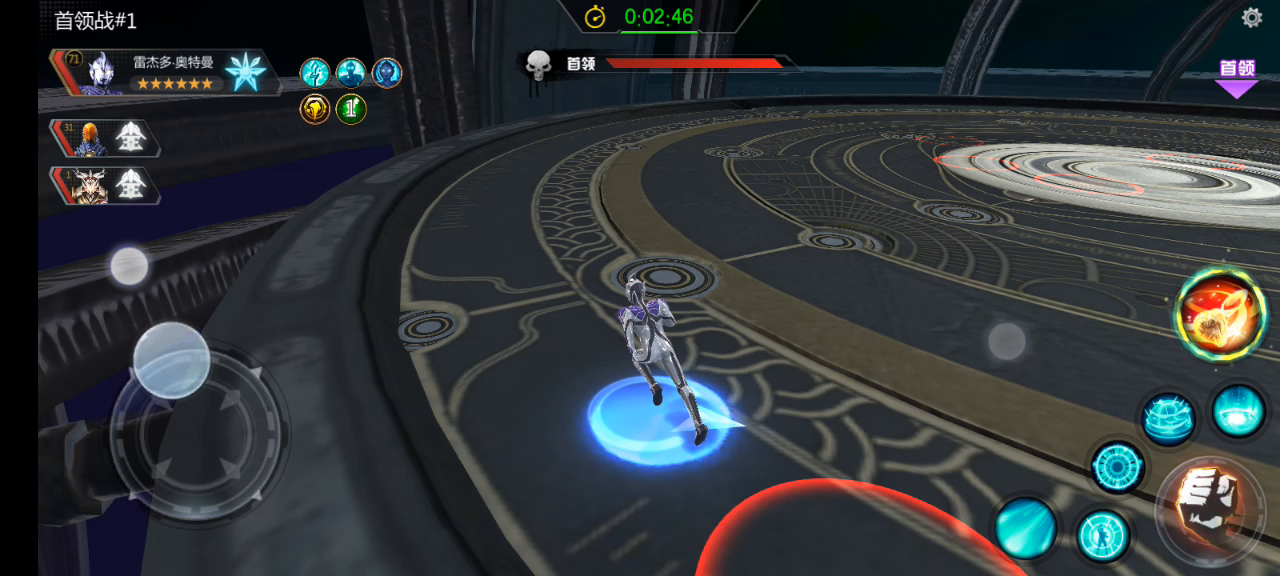The height and width of the screenshot is (576, 1280).
Task: Inspect the cyan lightning buff icon
Action: click(x=315, y=72)
